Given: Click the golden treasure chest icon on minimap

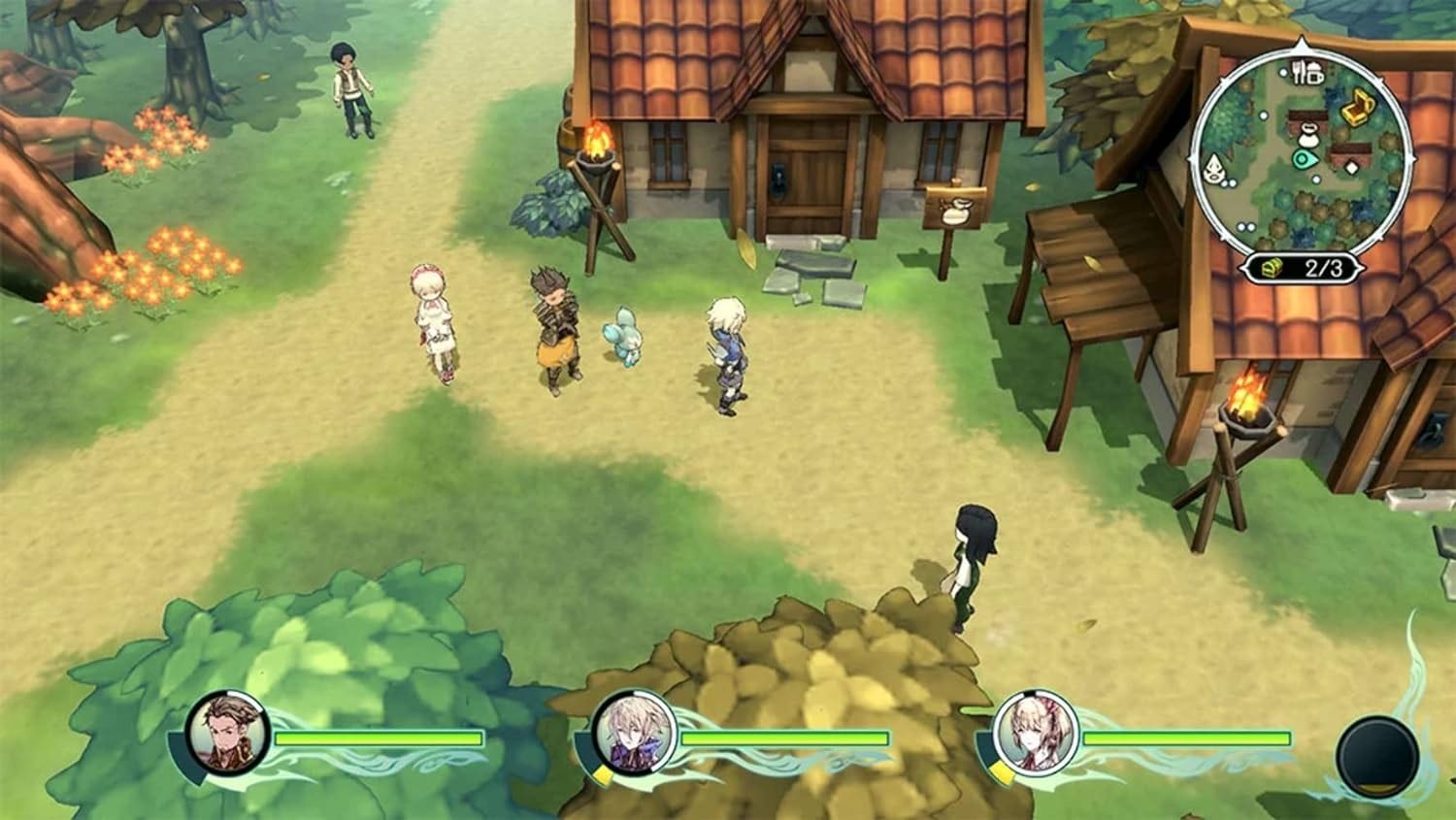Looking at the screenshot, I should 1356,107.
